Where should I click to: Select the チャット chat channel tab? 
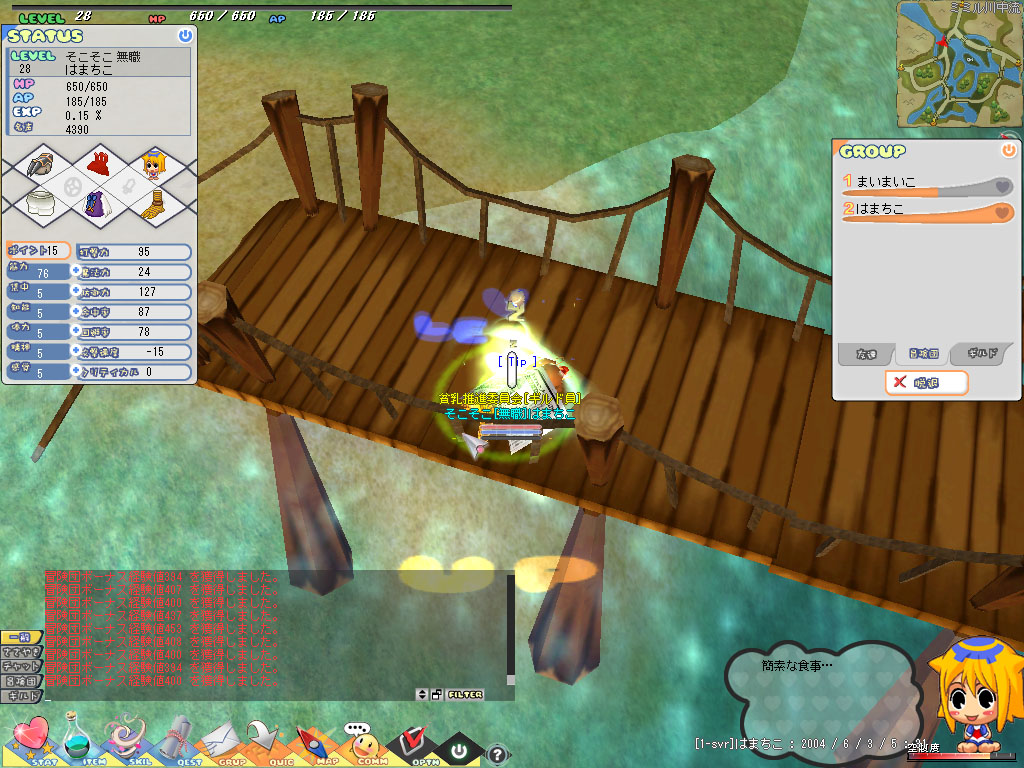[x=21, y=666]
